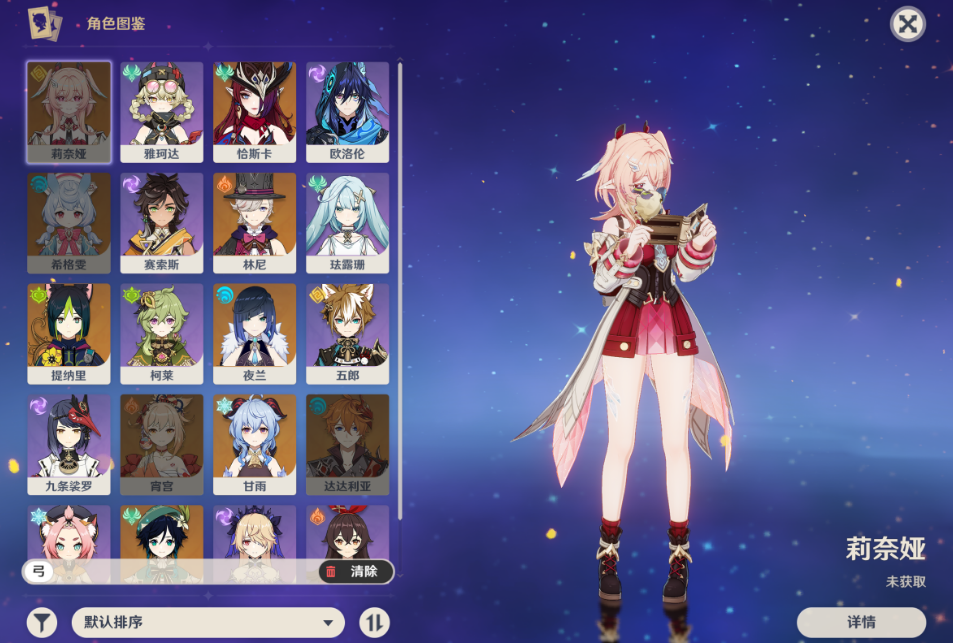The width and height of the screenshot is (953, 643).
Task: Select the 林尼 character card
Action: click(254, 222)
